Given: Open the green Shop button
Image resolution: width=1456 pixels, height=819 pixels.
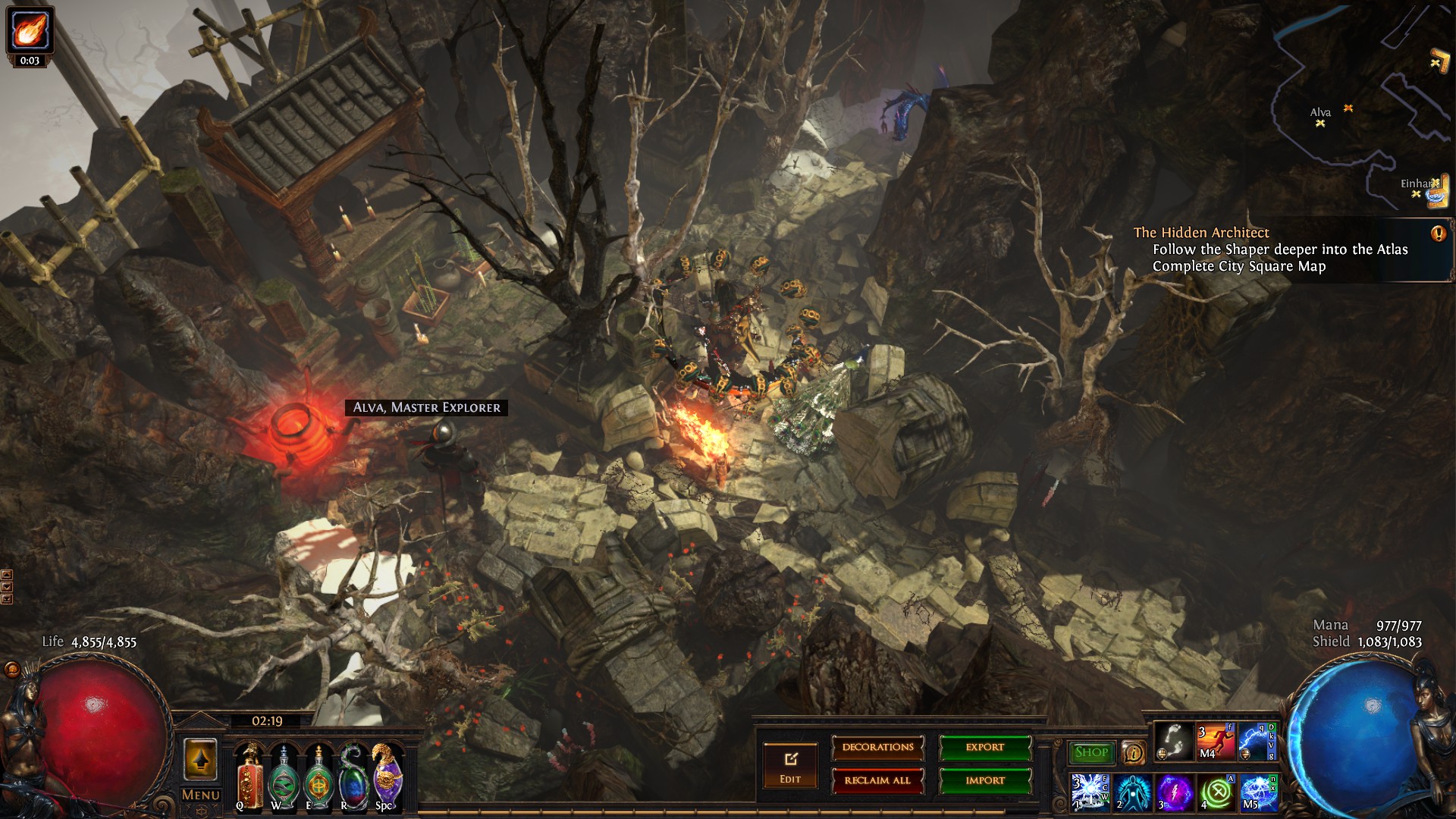Looking at the screenshot, I should [x=1091, y=752].
